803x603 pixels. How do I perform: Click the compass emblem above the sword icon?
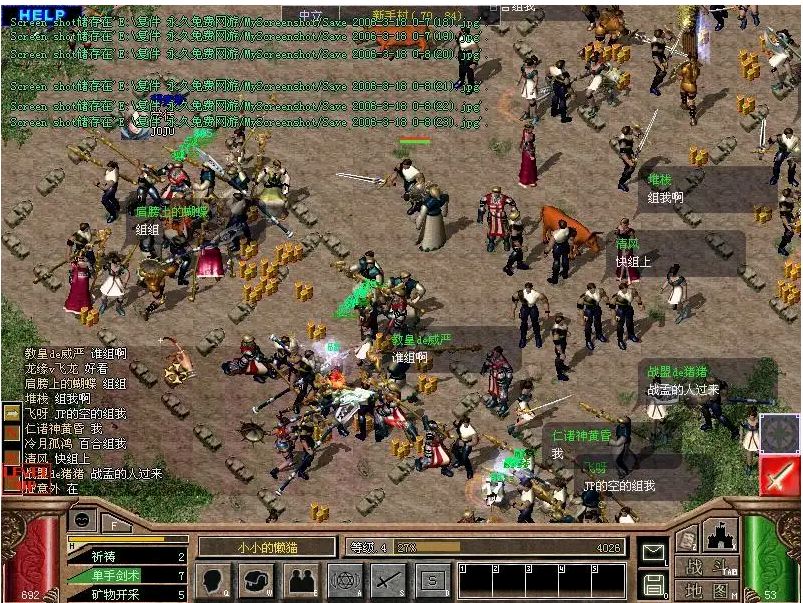coord(779,433)
